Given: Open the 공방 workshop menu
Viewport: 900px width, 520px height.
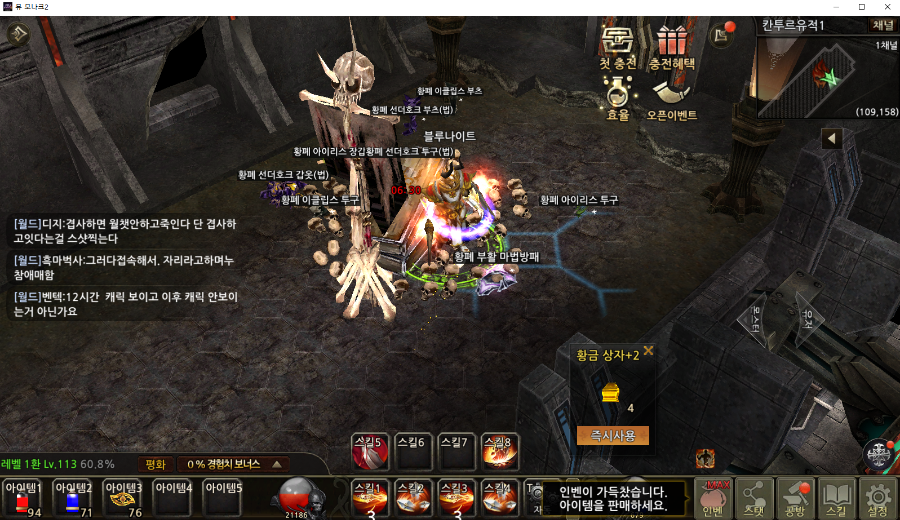Looking at the screenshot, I should (x=795, y=498).
